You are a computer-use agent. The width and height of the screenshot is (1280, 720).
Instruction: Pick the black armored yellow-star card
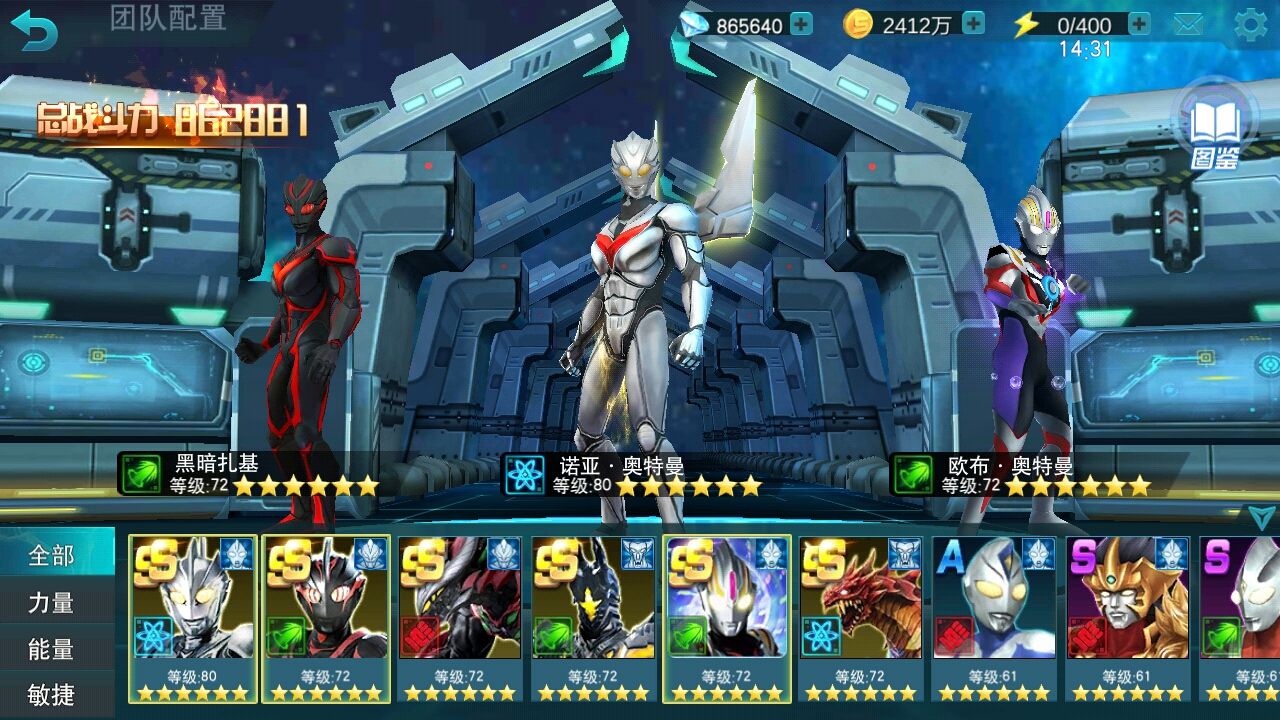593,618
